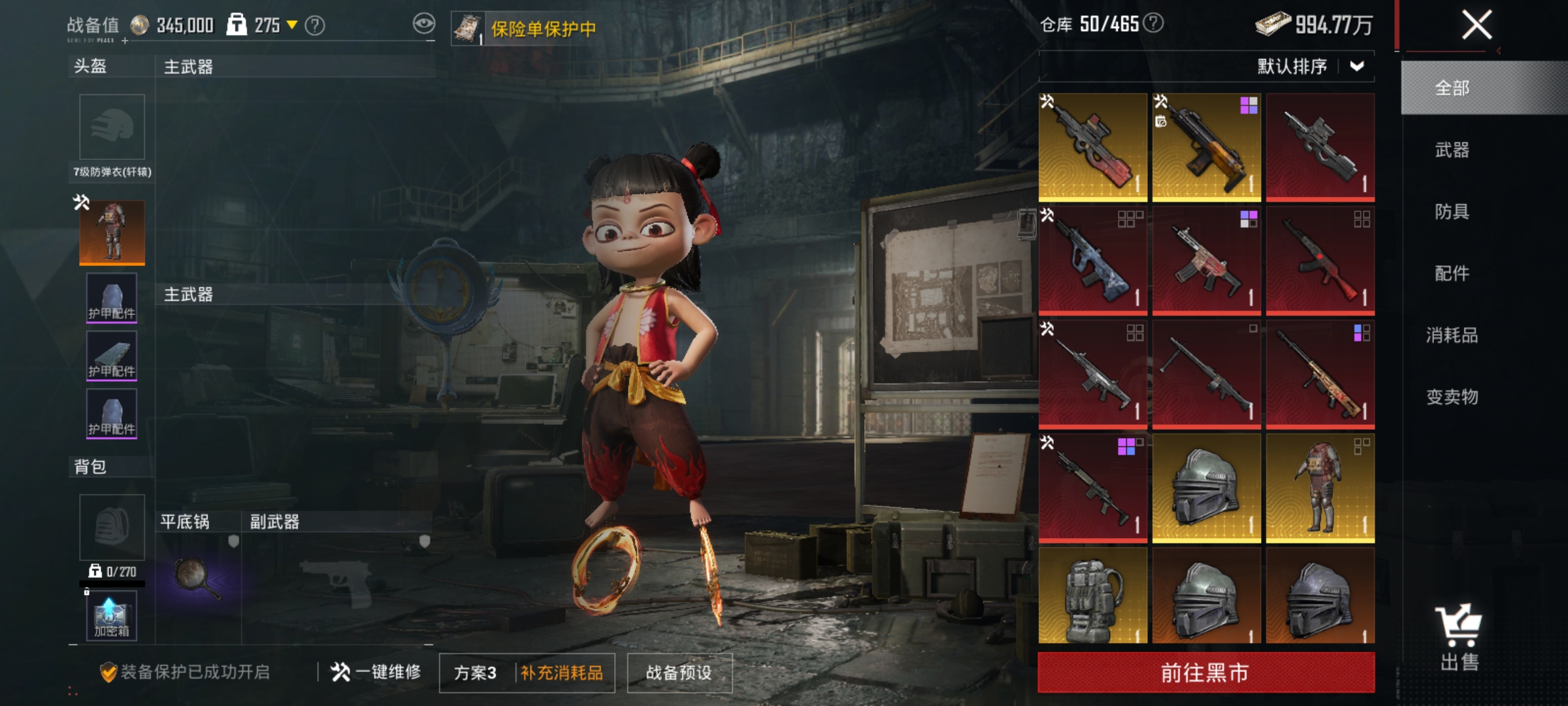This screenshot has height=706, width=1568.
Task: Open the 消耗品 consumables category
Action: pos(1452,335)
